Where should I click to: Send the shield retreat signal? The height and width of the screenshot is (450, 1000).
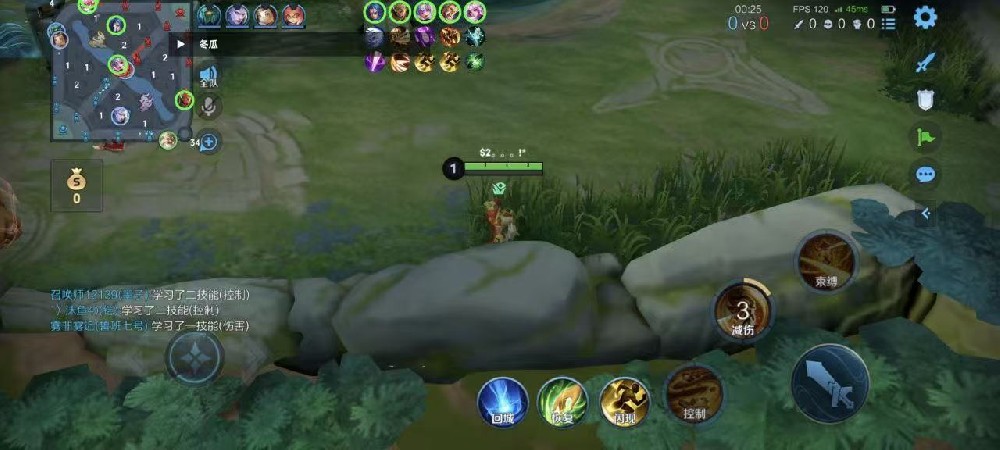(x=926, y=99)
